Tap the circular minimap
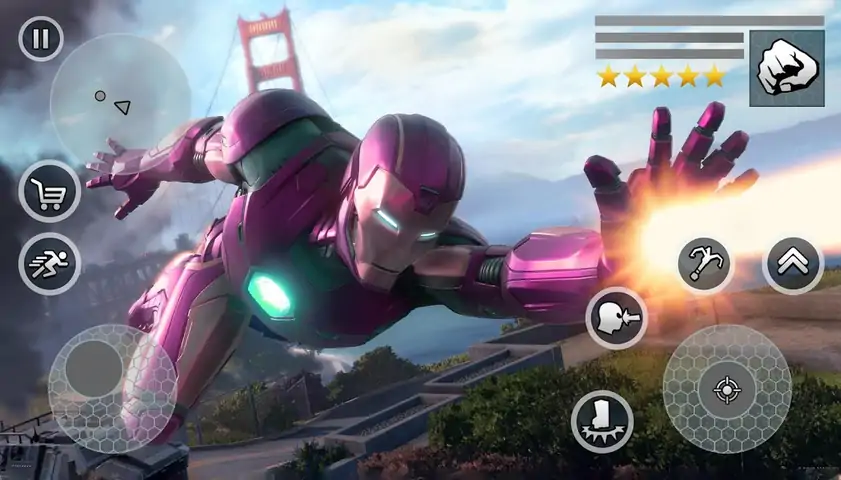The height and width of the screenshot is (480, 841). click(x=120, y=100)
